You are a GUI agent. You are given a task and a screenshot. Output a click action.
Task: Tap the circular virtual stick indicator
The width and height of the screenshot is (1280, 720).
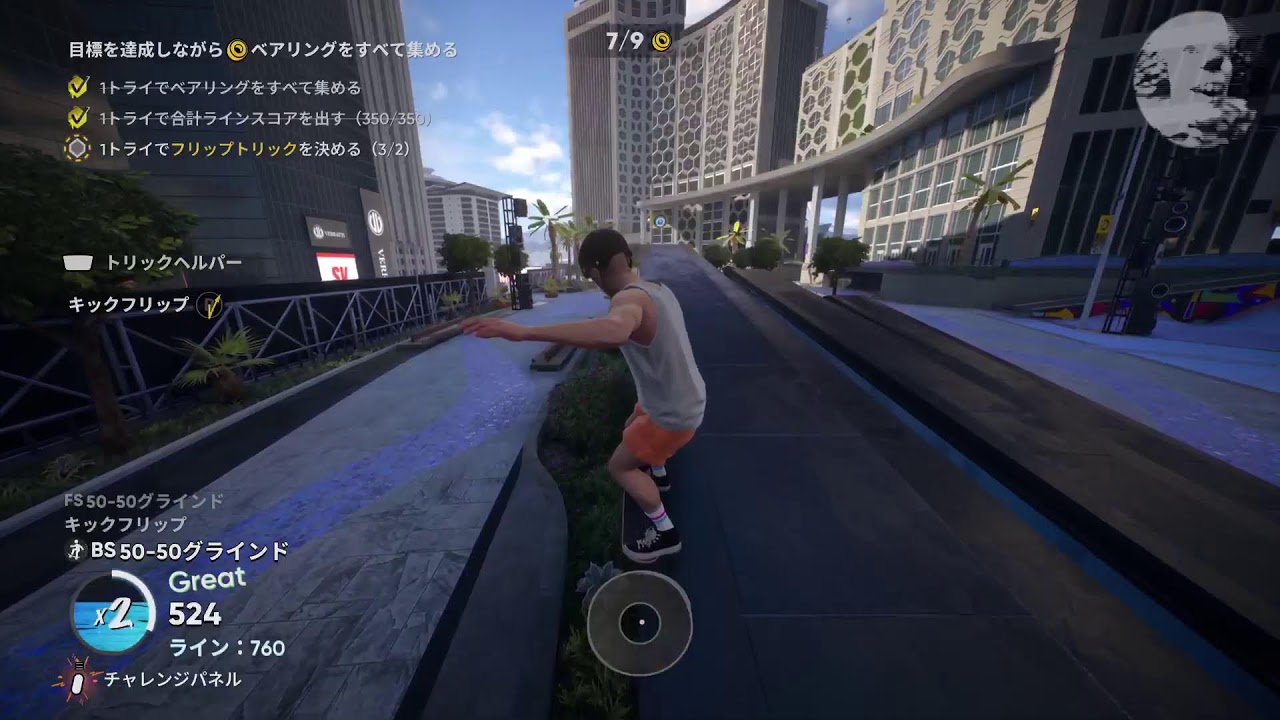click(x=639, y=623)
